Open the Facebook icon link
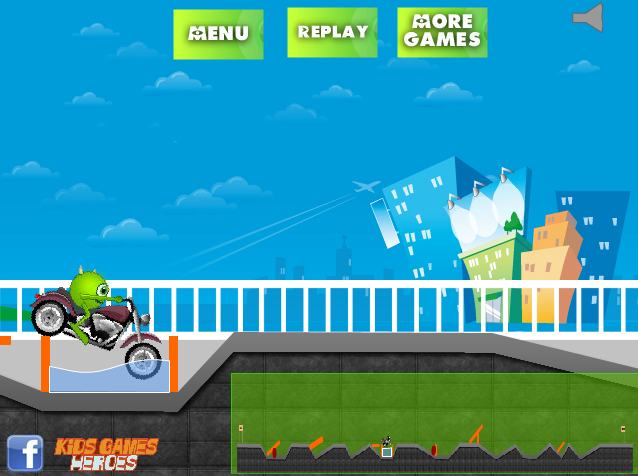This screenshot has height=476, width=638. click(x=25, y=453)
